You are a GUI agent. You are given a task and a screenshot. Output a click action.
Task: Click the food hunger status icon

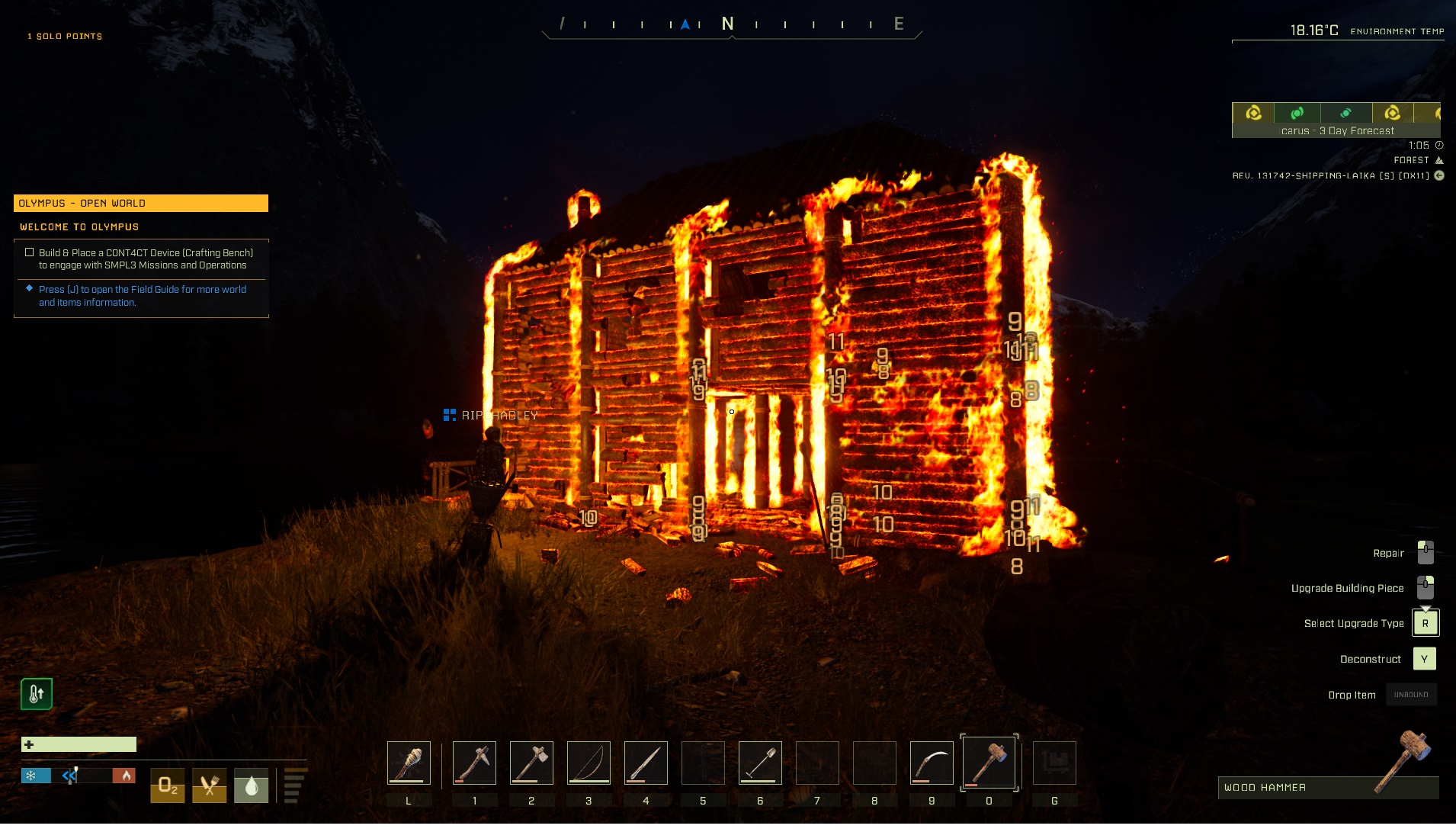210,785
